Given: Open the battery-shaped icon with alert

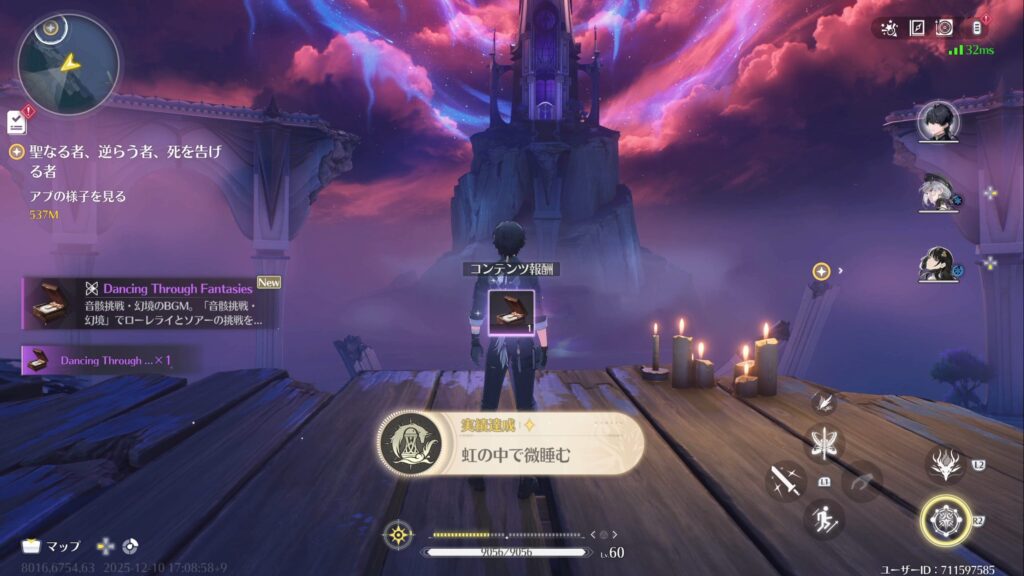Looking at the screenshot, I should [977, 28].
